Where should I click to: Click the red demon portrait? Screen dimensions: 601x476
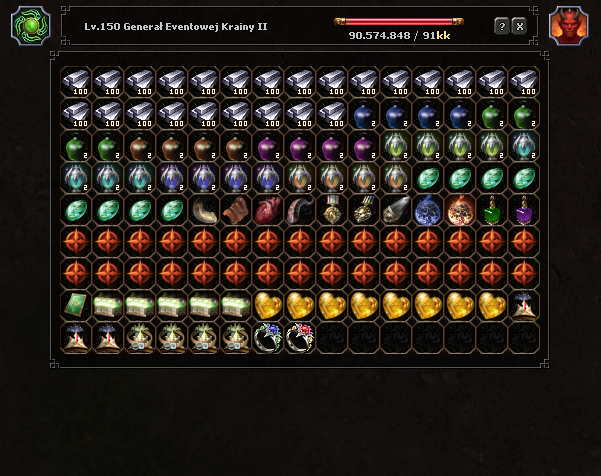coord(569,26)
